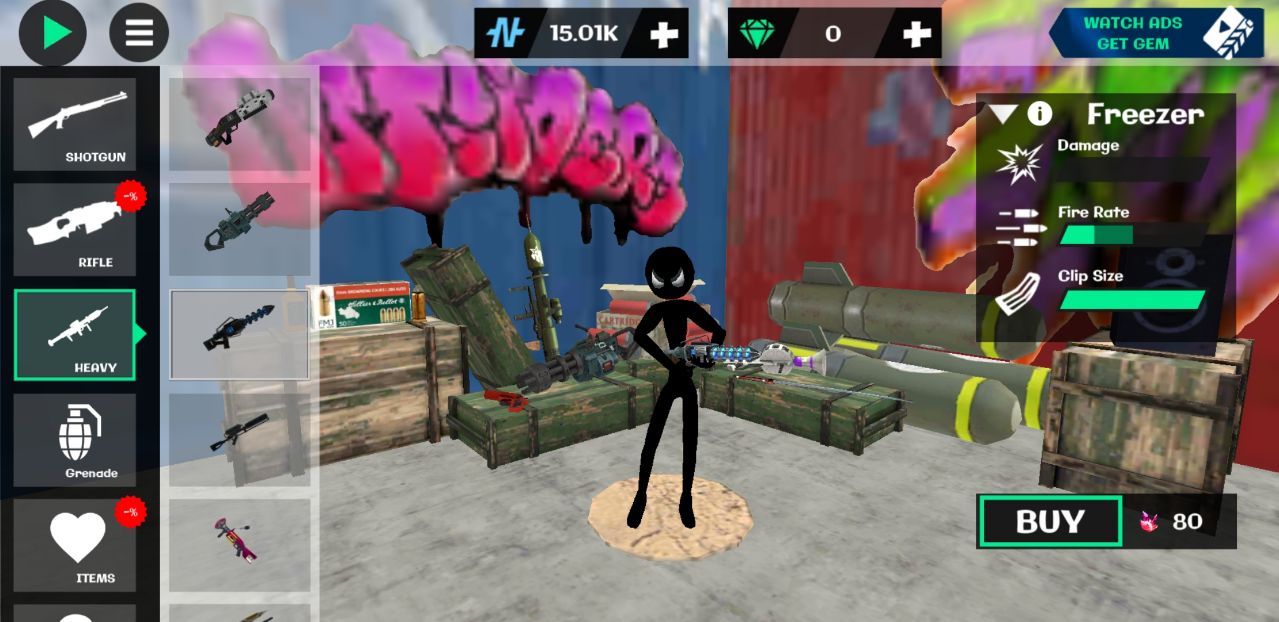Start the game with the green play button

click(x=53, y=33)
